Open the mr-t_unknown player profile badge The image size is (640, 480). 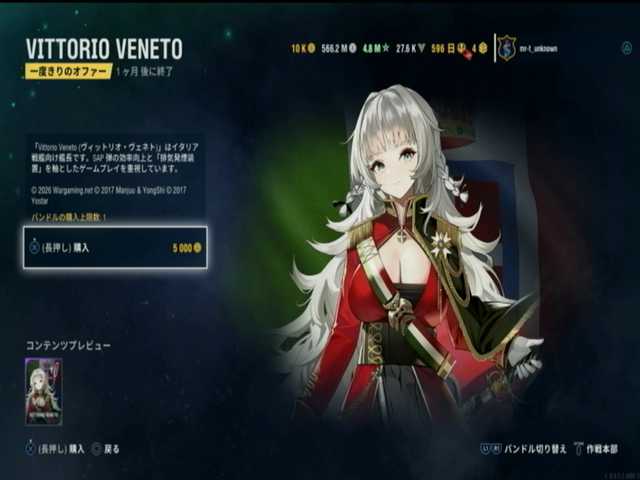507,48
